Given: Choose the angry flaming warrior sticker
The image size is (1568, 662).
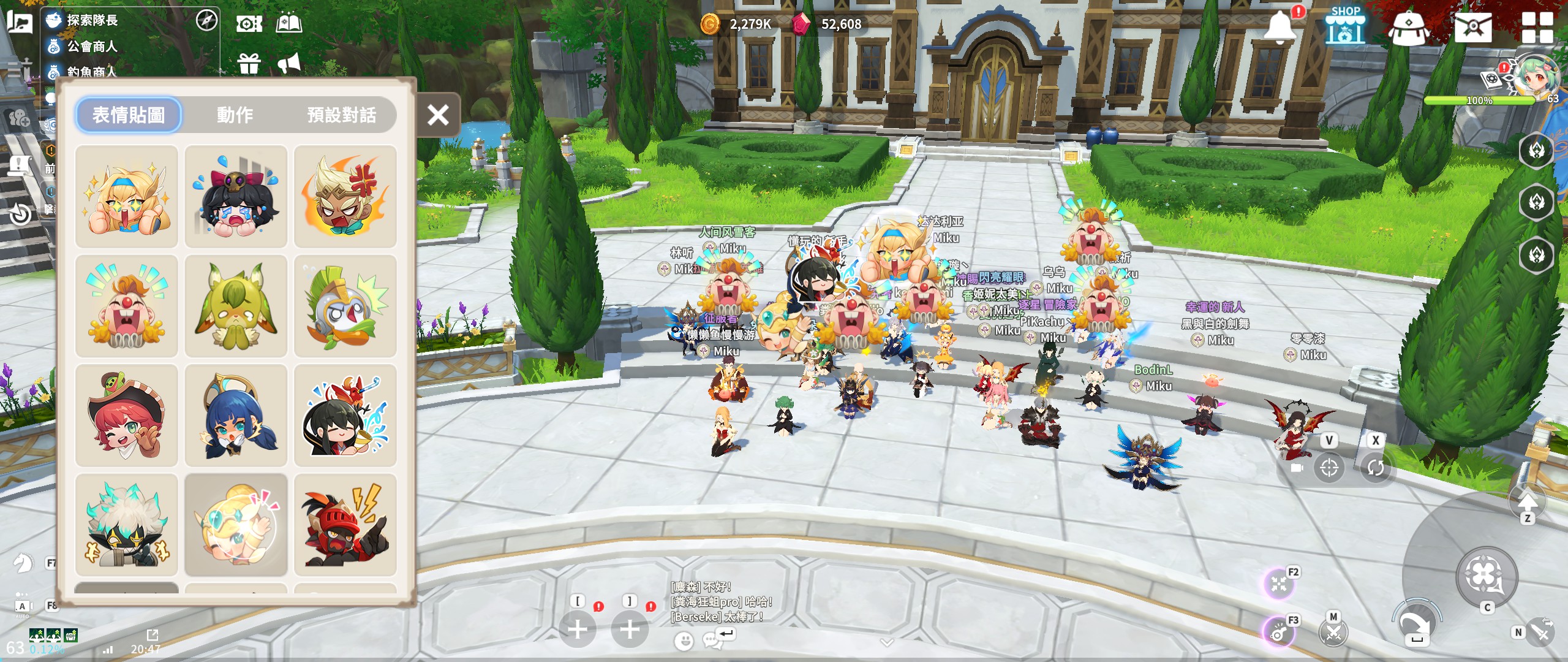Looking at the screenshot, I should coord(345,197).
